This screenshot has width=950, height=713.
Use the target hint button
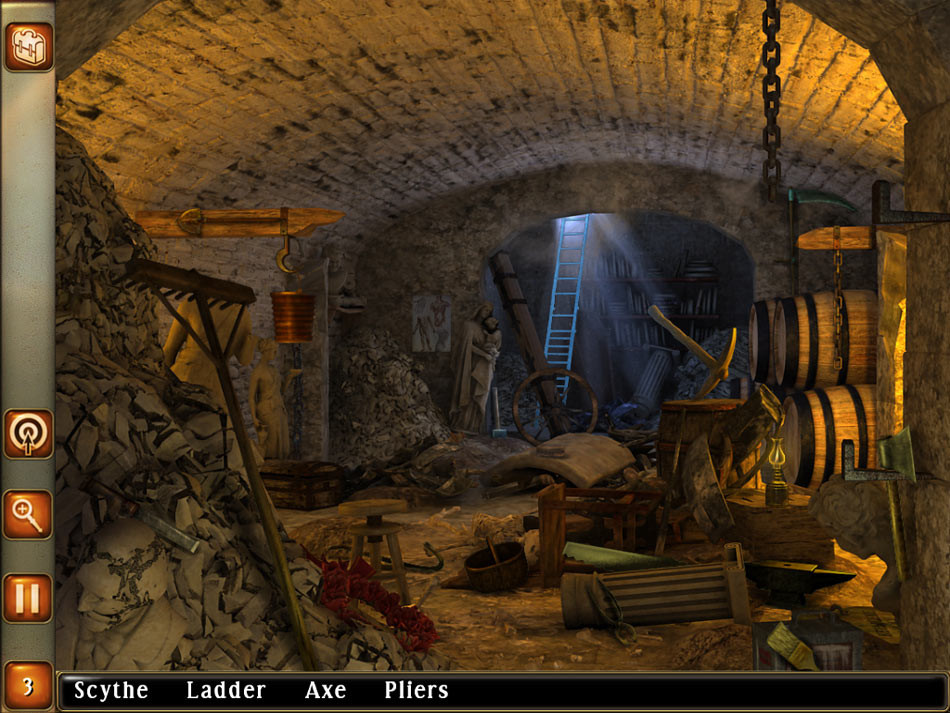click(x=28, y=433)
